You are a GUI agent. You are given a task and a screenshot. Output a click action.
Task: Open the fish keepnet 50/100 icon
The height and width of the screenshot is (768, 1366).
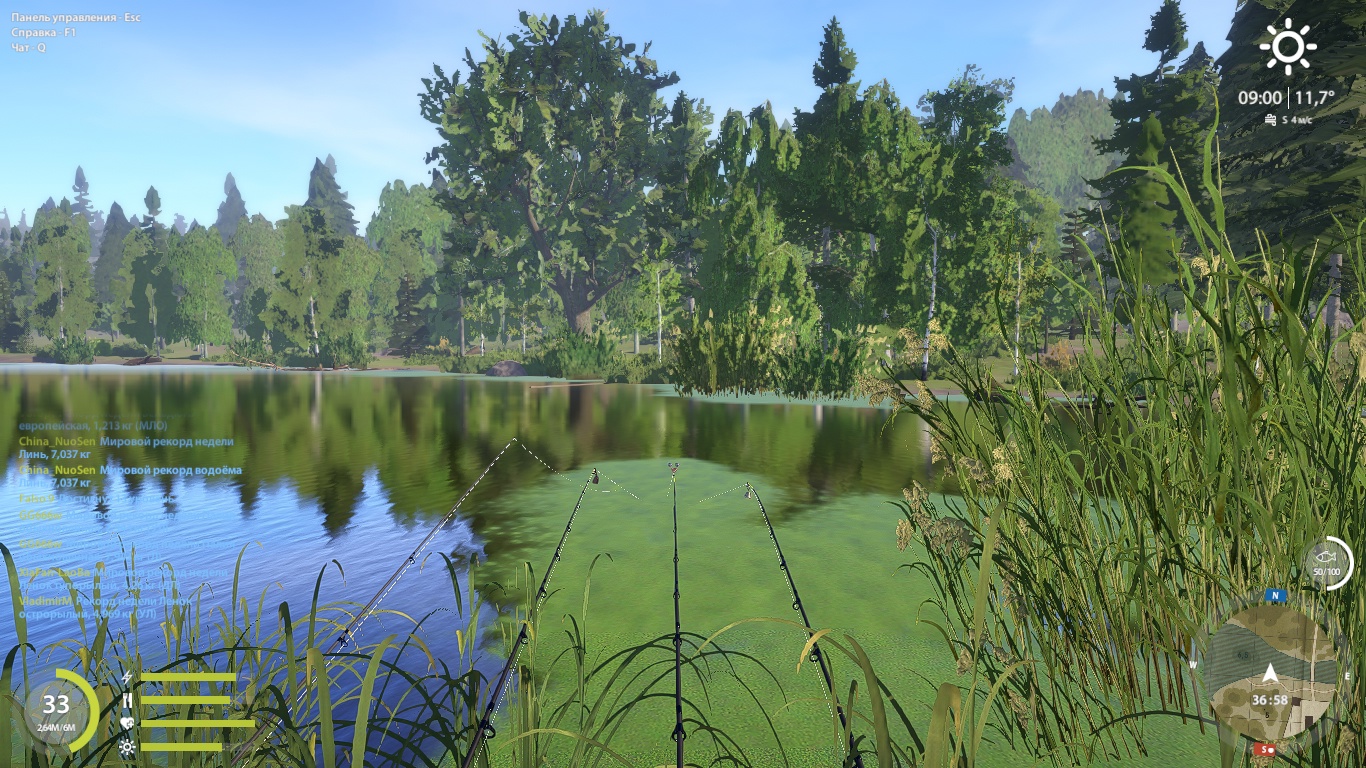click(x=1327, y=563)
